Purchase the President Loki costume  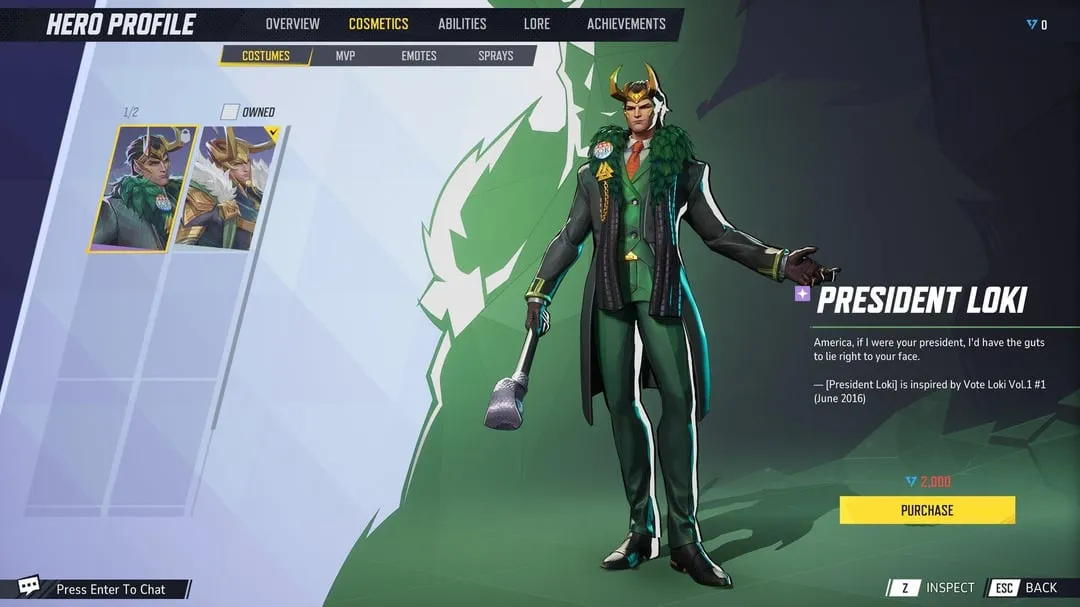pyautogui.click(x=927, y=510)
